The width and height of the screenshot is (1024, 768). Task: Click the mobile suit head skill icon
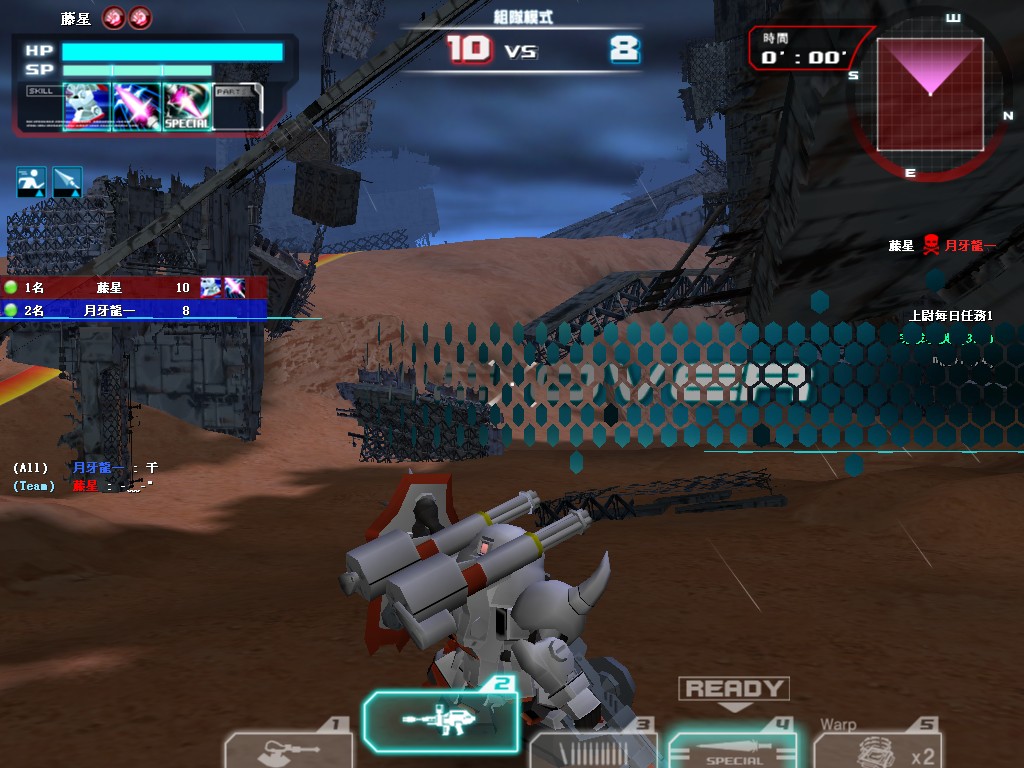(87, 106)
